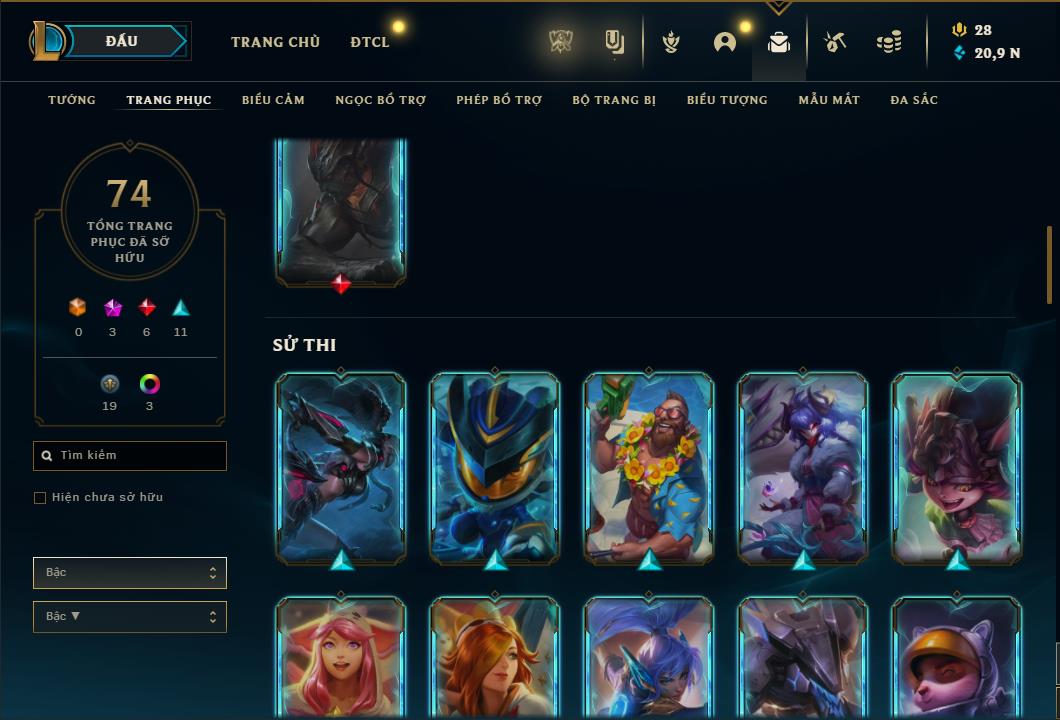Click the ĐẤU play button

point(122,41)
